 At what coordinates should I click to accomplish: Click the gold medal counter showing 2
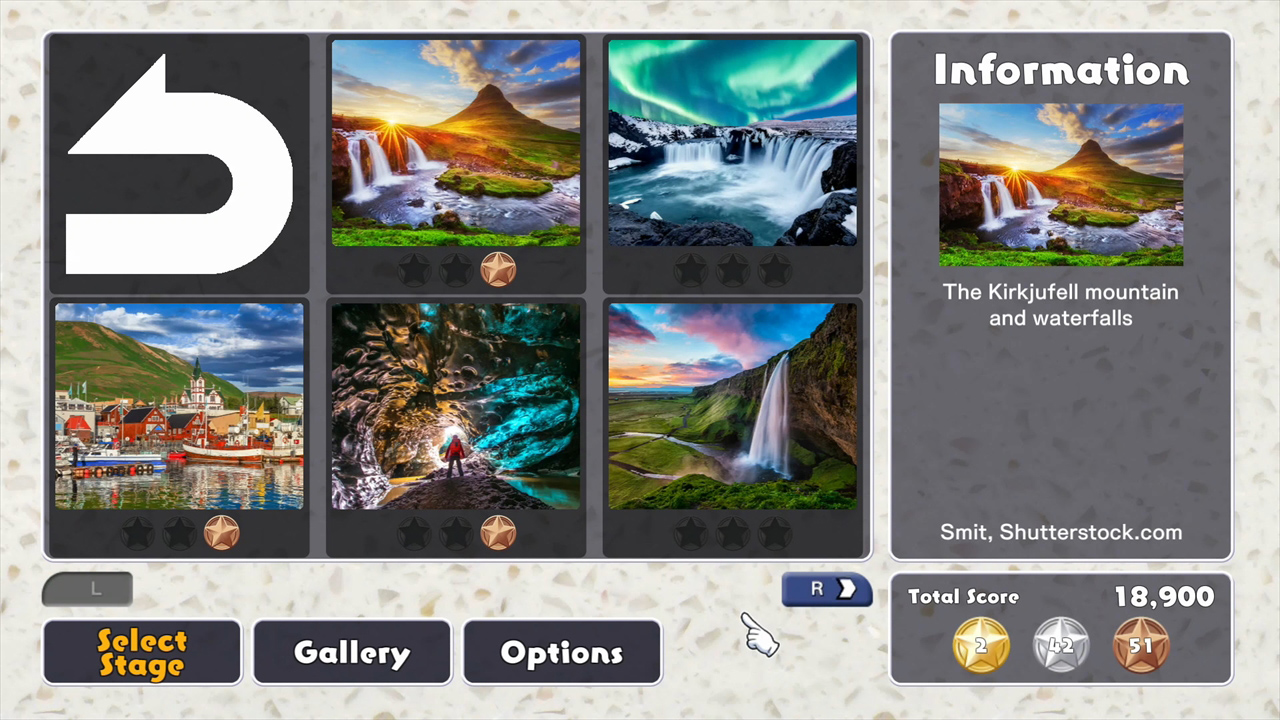click(979, 645)
